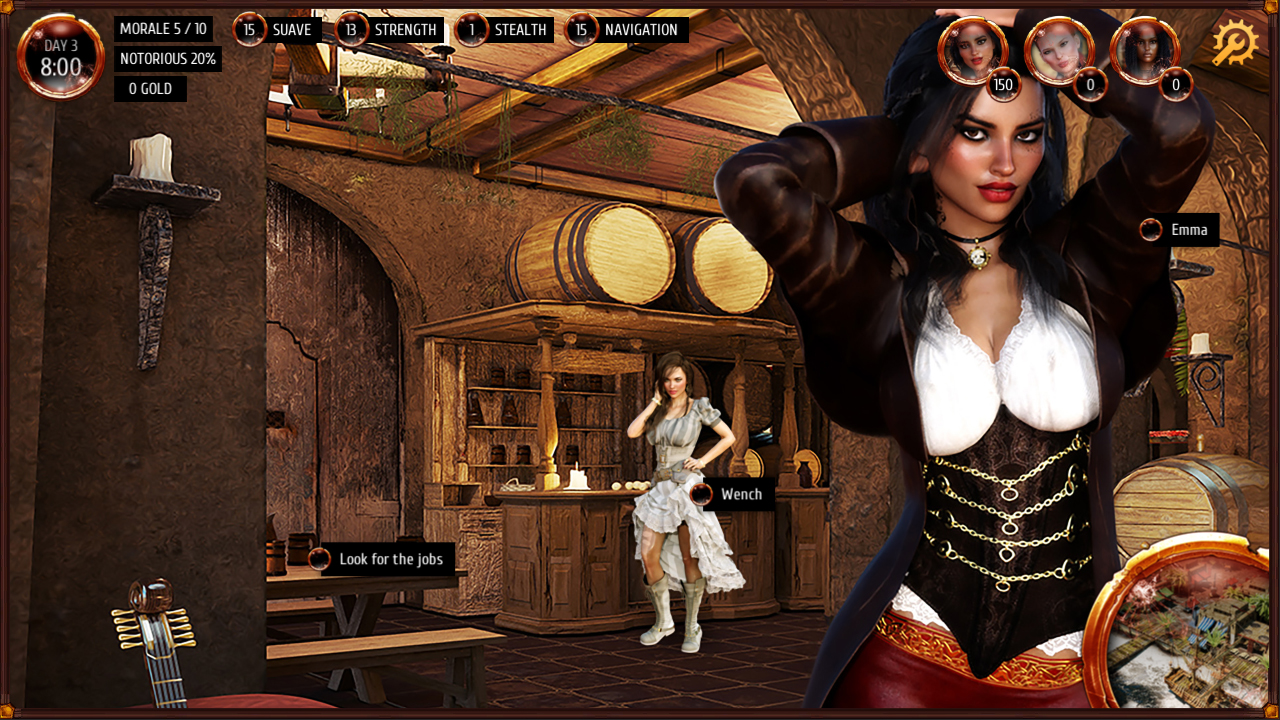Open the settings gear icon
Viewport: 1280px width, 720px height.
pos(1234,43)
